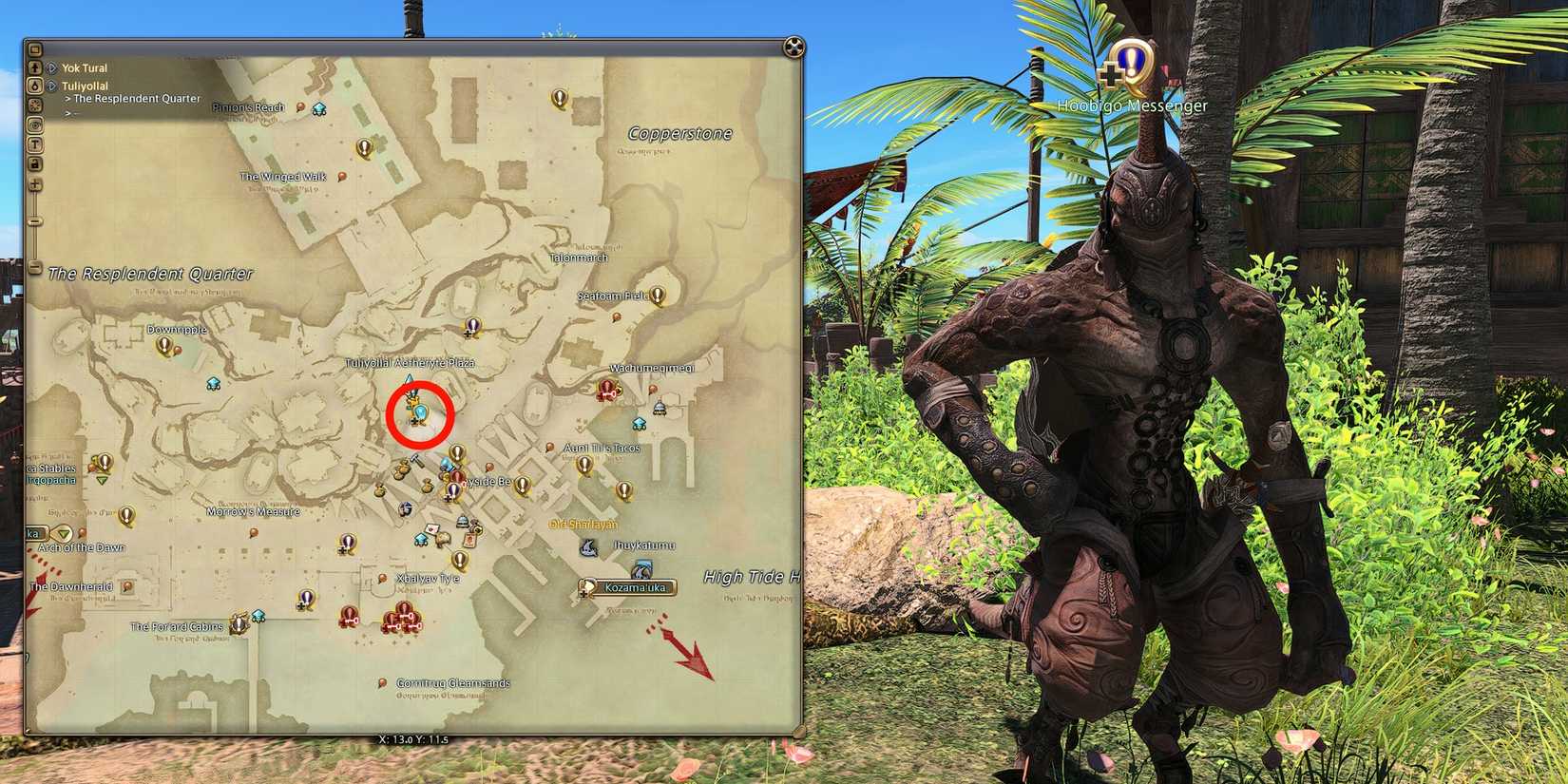This screenshot has height=784, width=1568.
Task: Select the hammer vendor icon near Bayside
Action: click(x=416, y=460)
